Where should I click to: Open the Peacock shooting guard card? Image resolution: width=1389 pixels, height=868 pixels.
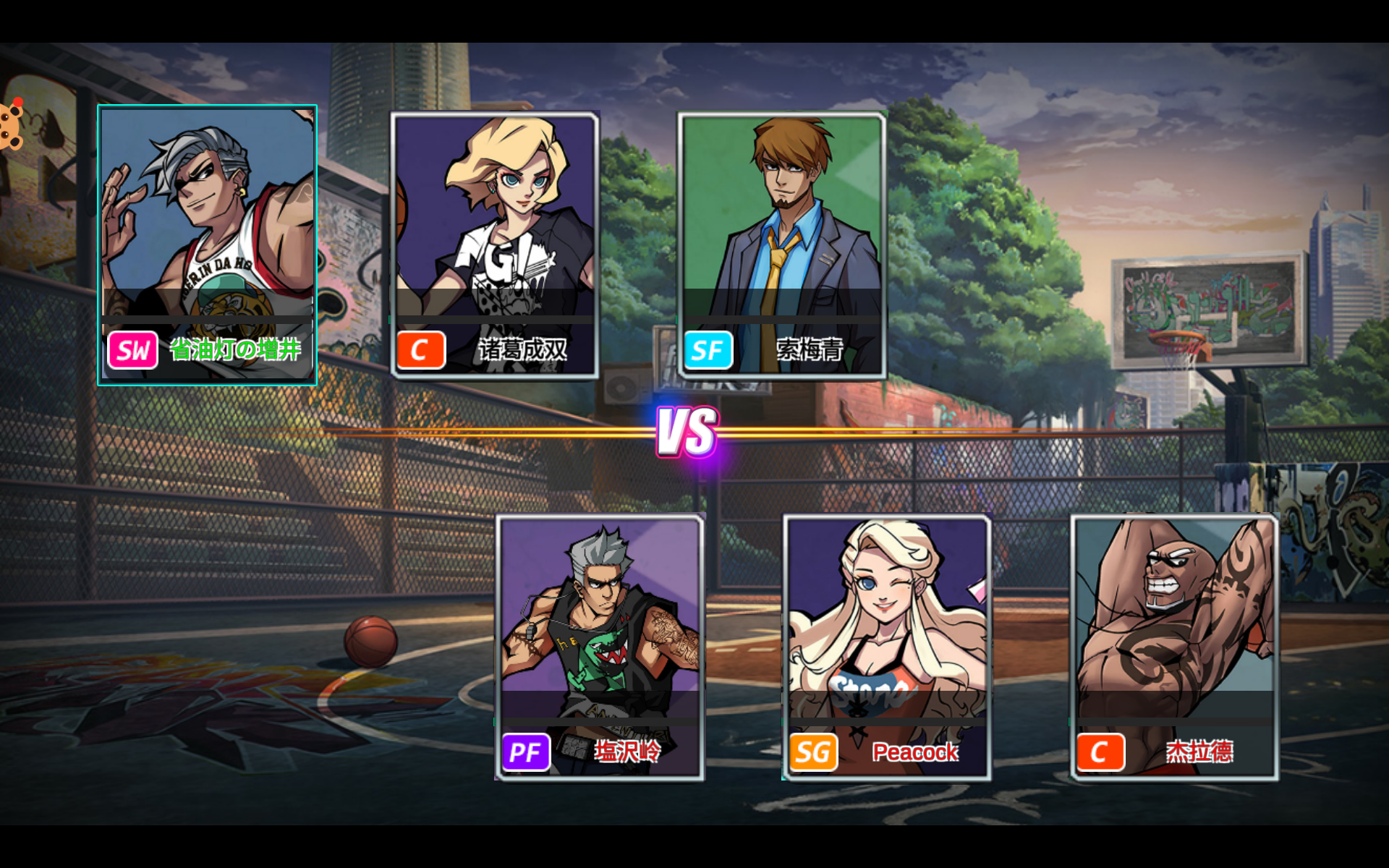[887, 647]
